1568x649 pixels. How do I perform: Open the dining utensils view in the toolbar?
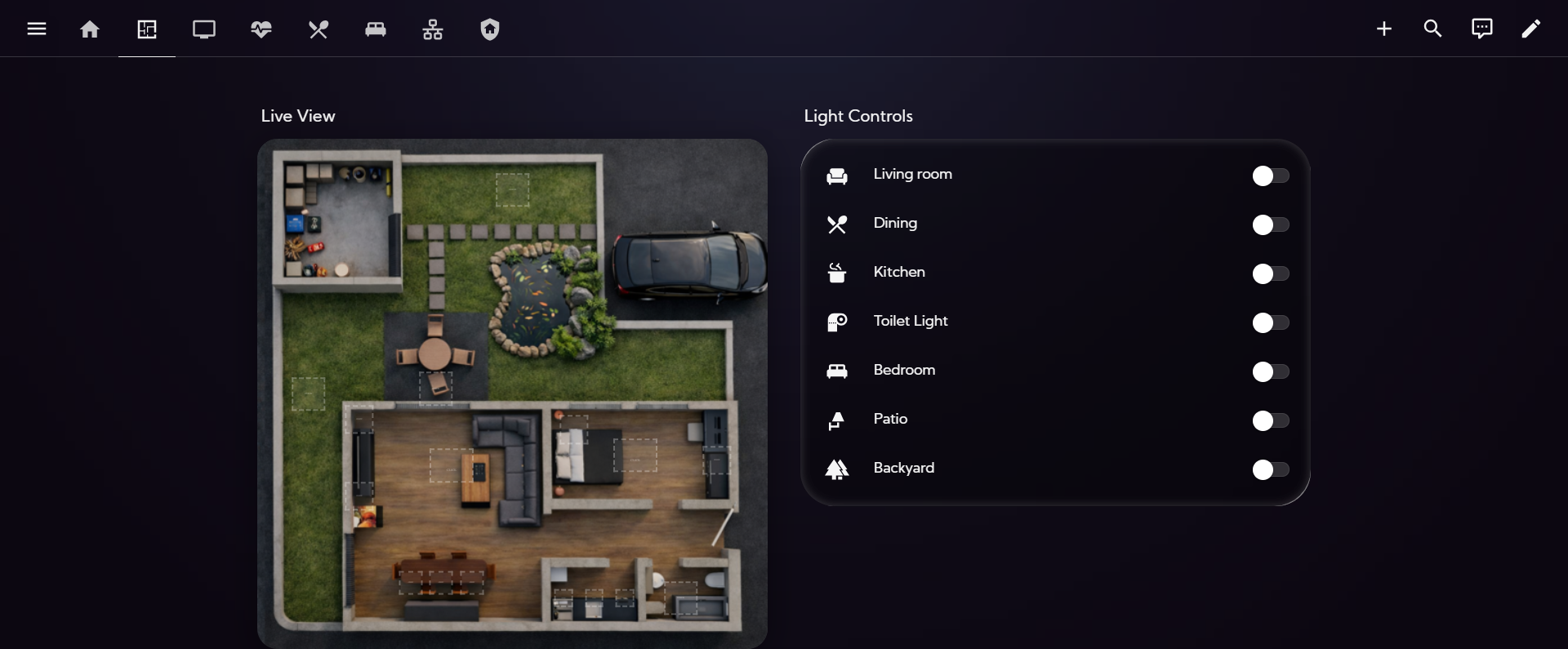click(x=318, y=29)
